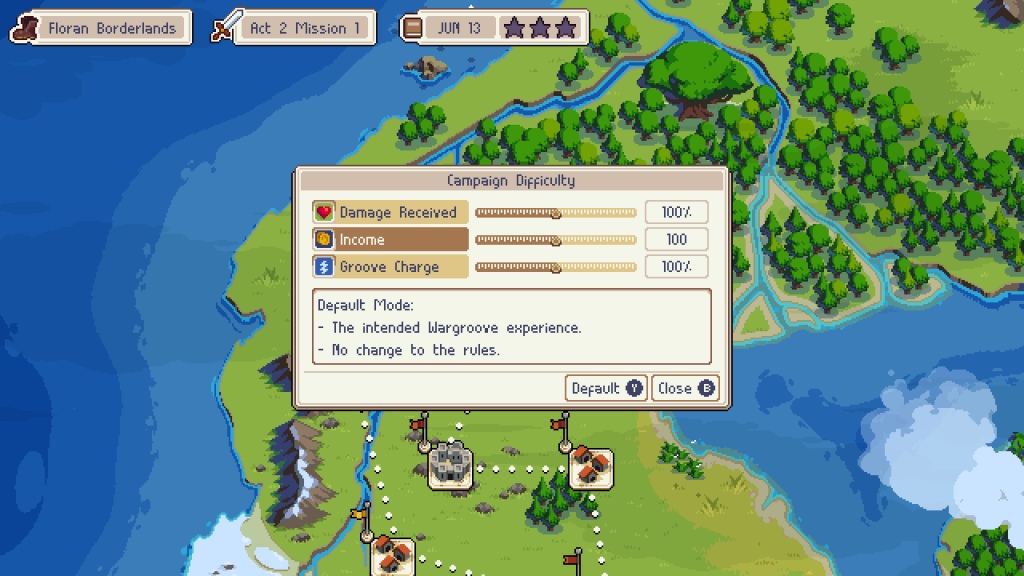This screenshot has height=576, width=1024.
Task: Reset difficulty with the Default button
Action: (607, 388)
